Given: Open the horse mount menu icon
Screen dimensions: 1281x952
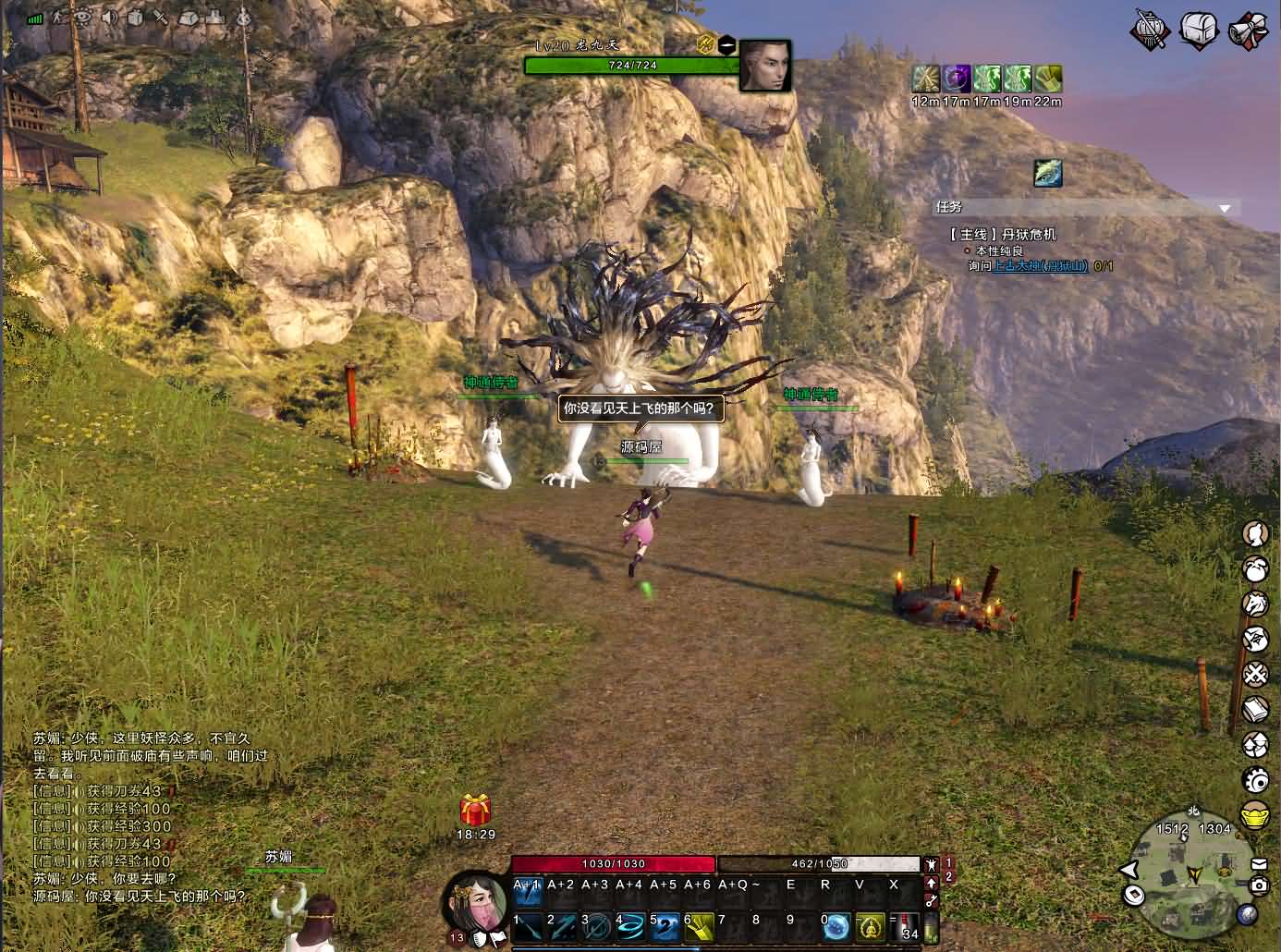Looking at the screenshot, I should pos(1255,604).
